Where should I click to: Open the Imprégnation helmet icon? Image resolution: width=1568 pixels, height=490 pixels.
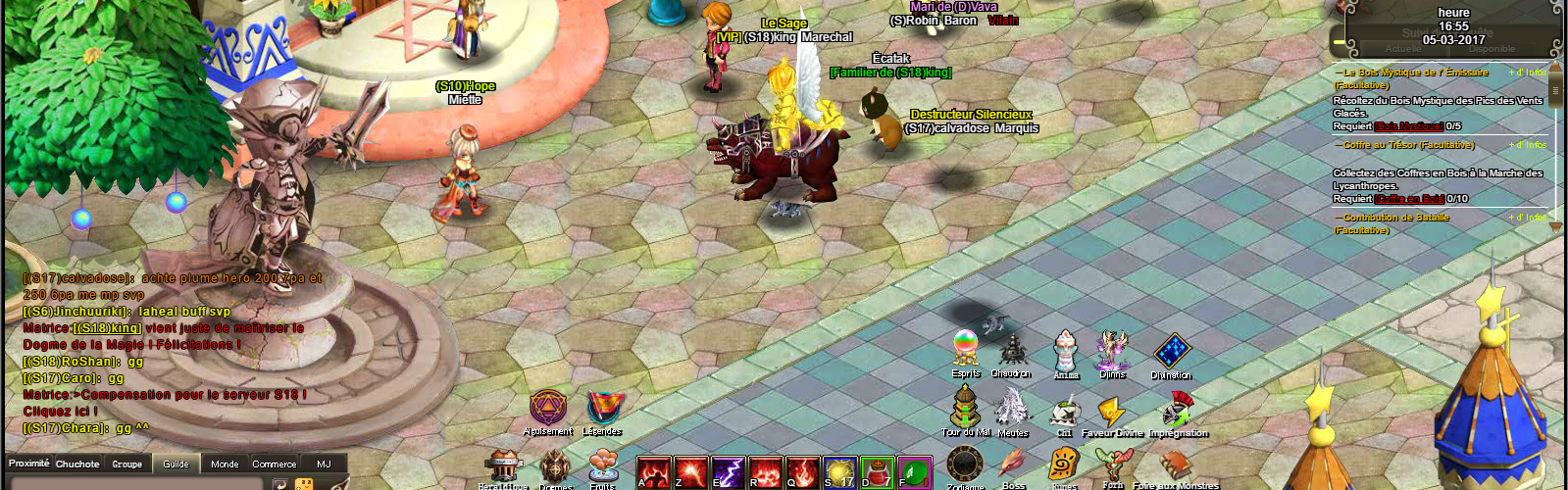coord(1177,410)
